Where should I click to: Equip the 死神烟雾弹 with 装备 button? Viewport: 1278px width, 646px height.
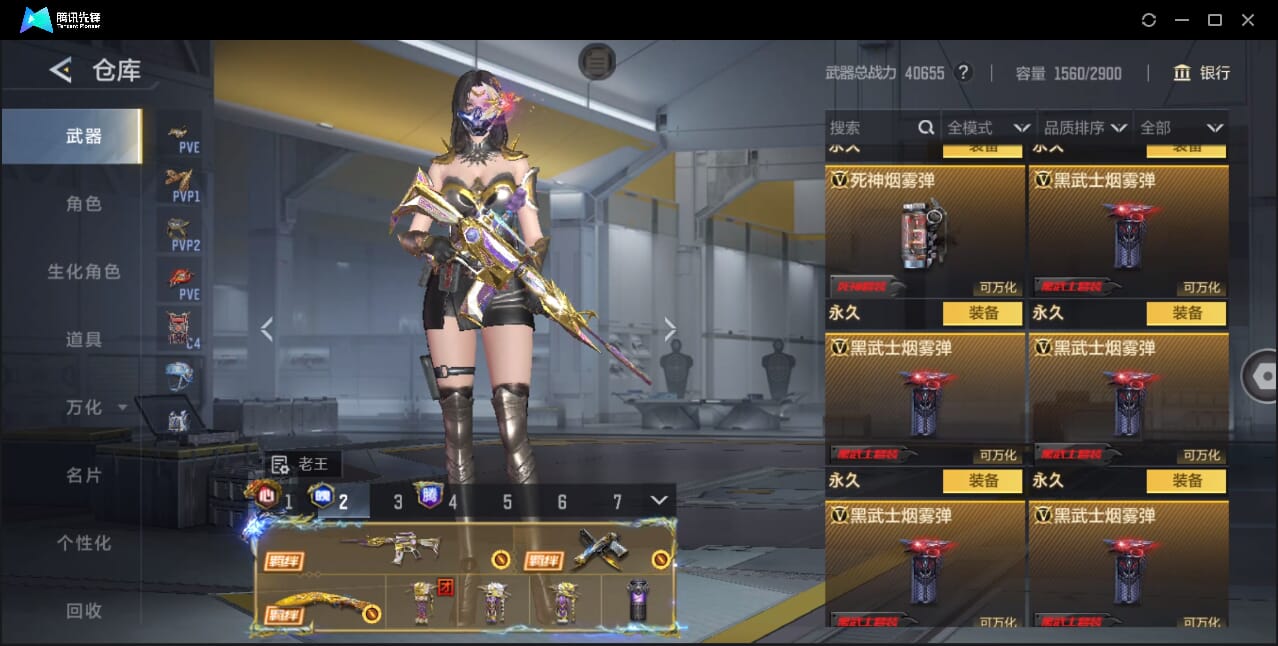pyautogui.click(x=984, y=313)
